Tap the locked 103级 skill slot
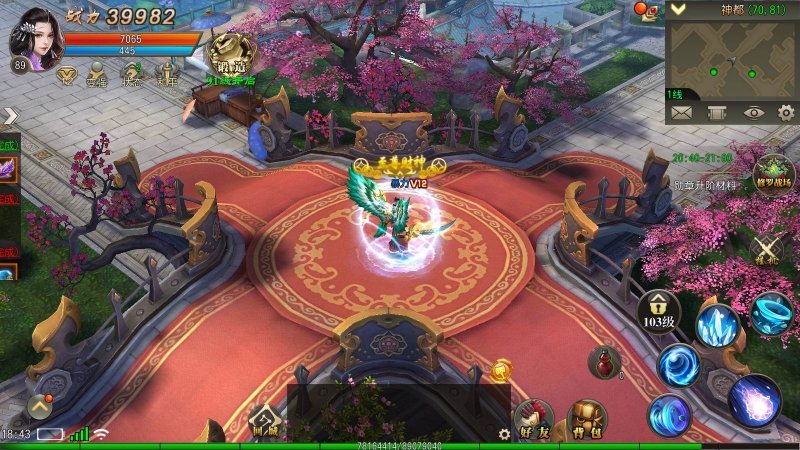Screen dimensions: 800x450 point(659,311)
